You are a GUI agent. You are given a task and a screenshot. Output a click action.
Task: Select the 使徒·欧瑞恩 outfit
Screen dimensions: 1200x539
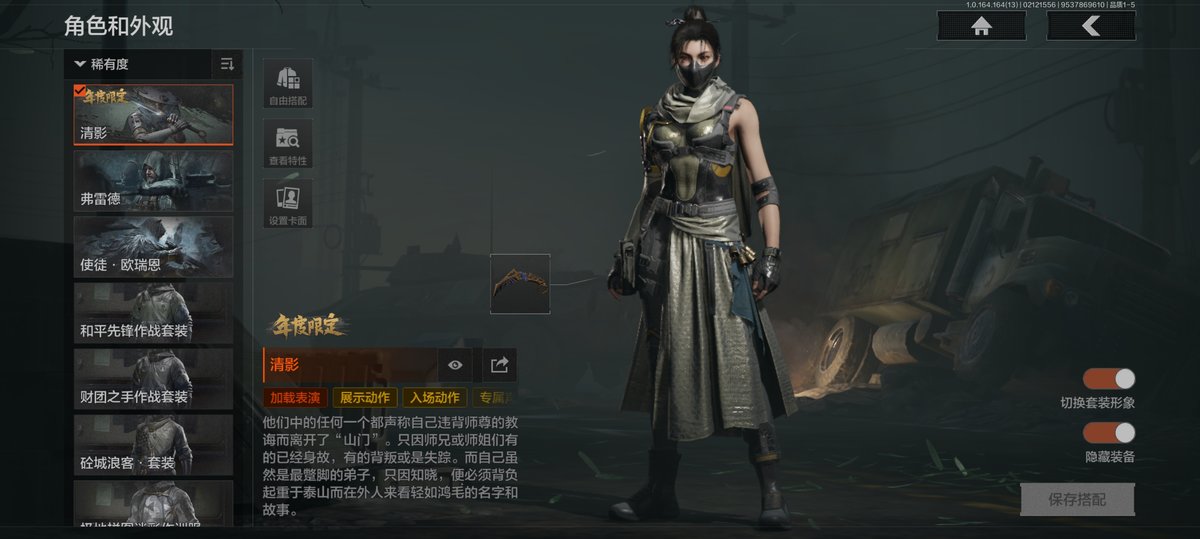point(153,247)
